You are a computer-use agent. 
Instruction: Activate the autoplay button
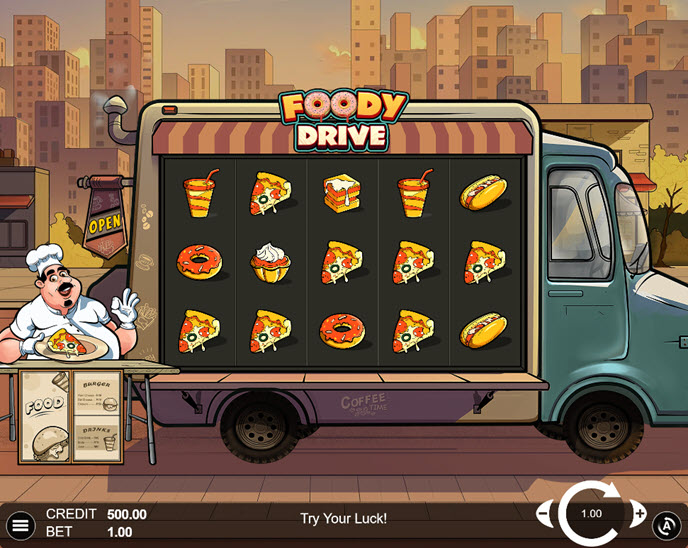pyautogui.click(x=667, y=524)
